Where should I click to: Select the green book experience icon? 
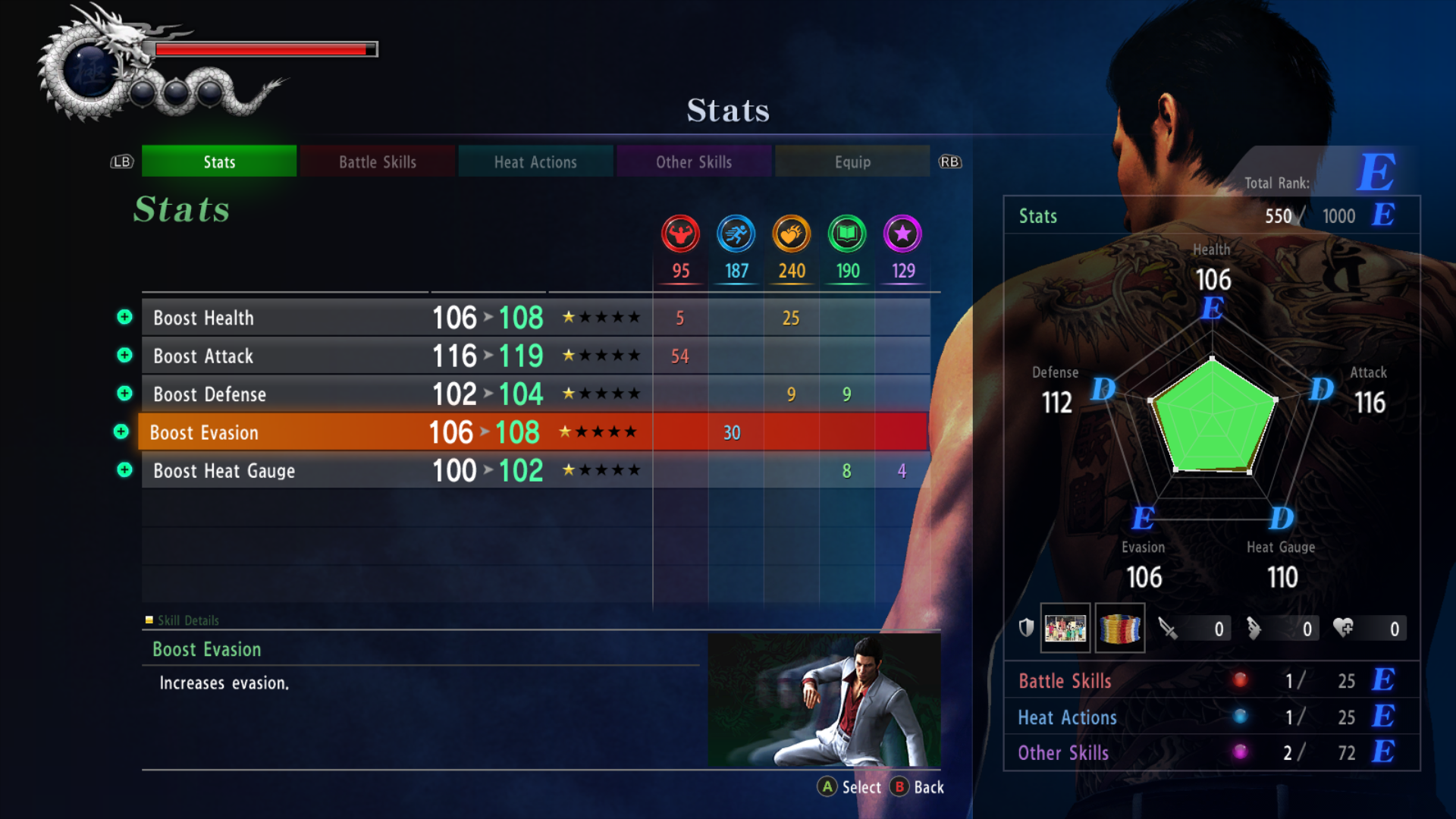click(x=847, y=234)
